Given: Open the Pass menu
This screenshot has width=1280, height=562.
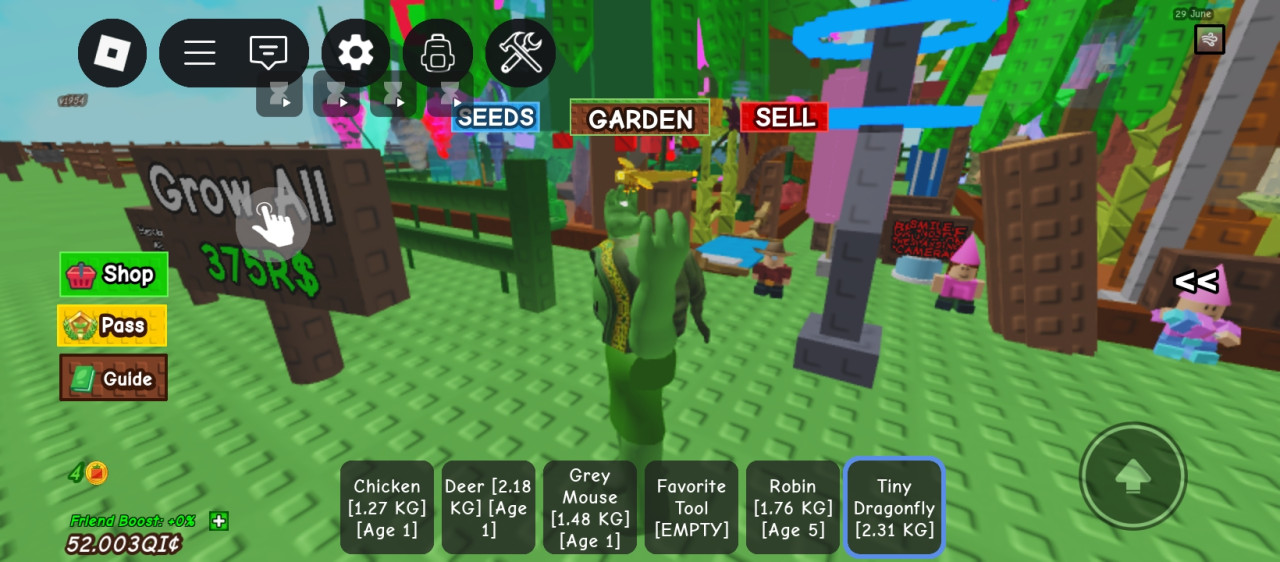Looking at the screenshot, I should click(112, 326).
